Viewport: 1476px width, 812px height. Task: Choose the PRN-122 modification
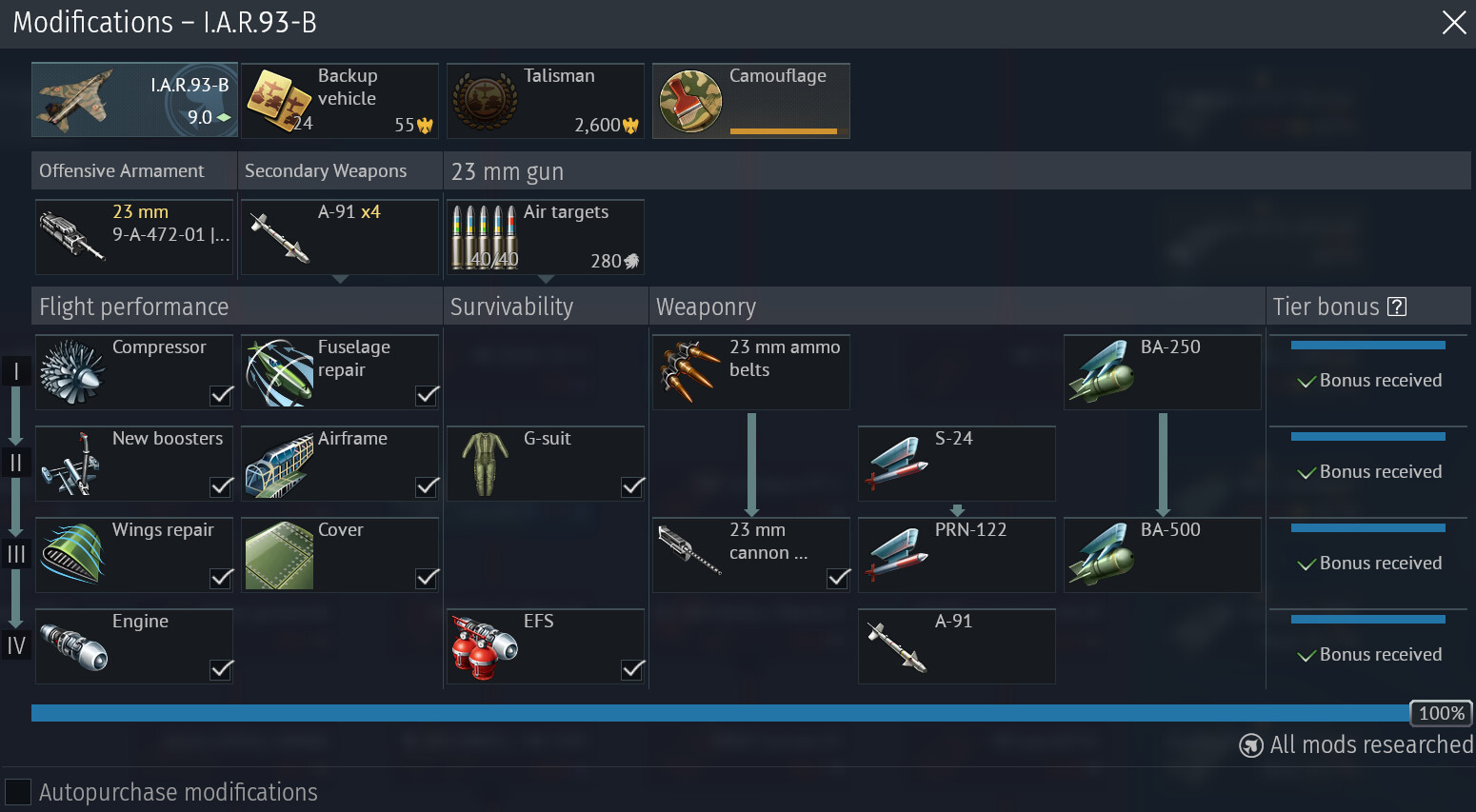click(x=957, y=555)
